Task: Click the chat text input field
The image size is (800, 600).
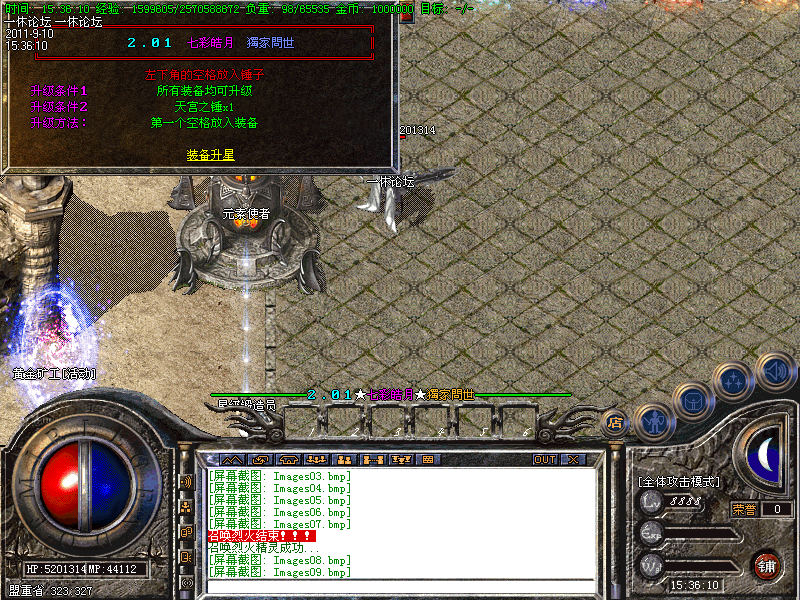Action: coord(400,586)
